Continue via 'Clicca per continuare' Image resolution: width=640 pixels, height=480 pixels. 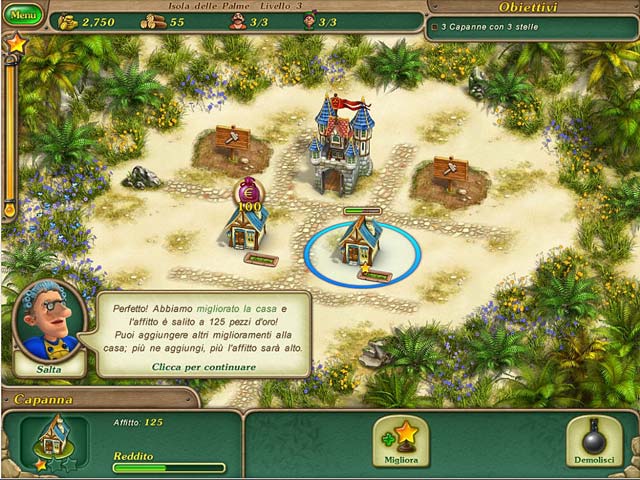[204, 367]
